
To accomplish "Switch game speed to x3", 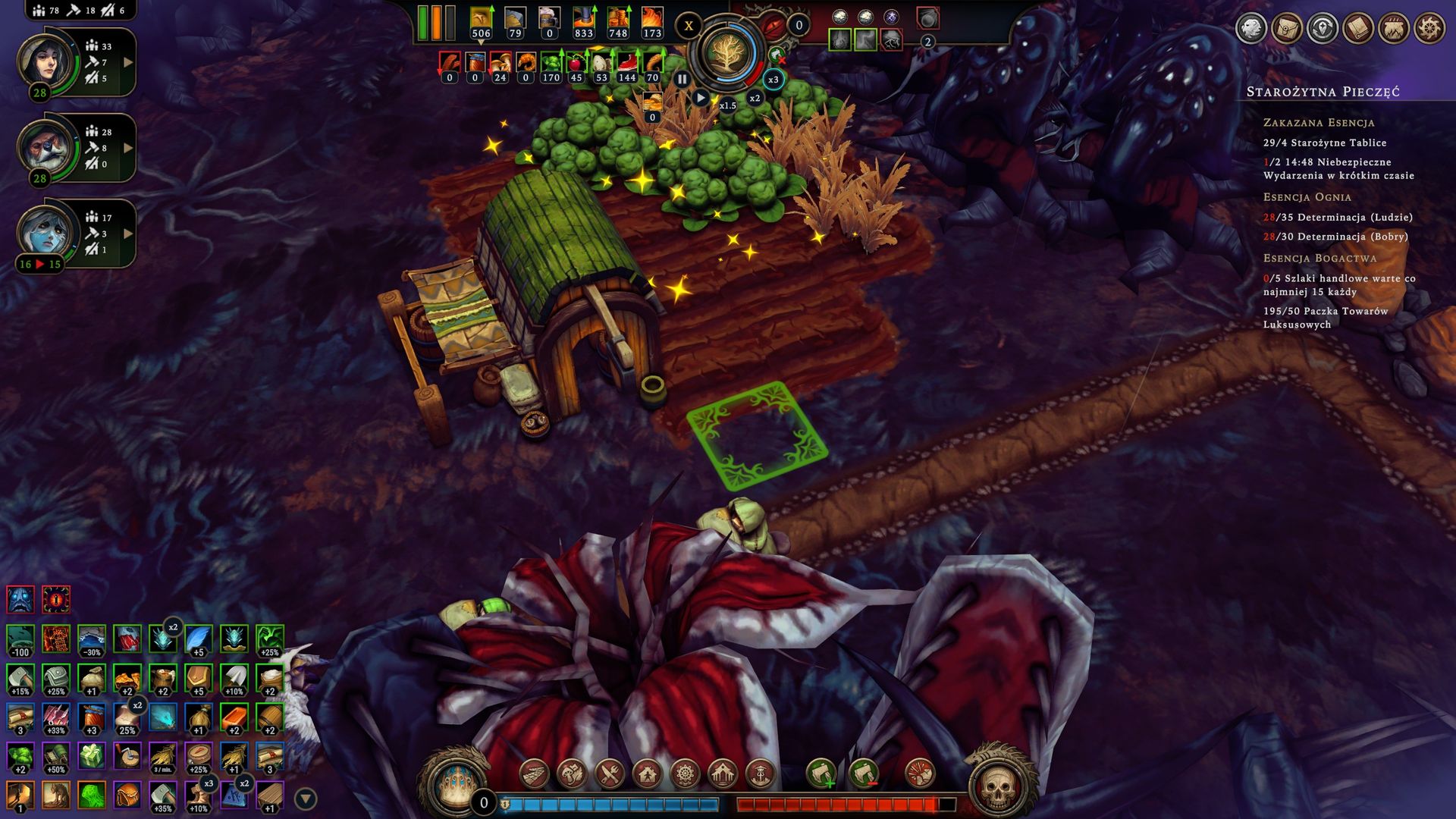I will point(773,80).
